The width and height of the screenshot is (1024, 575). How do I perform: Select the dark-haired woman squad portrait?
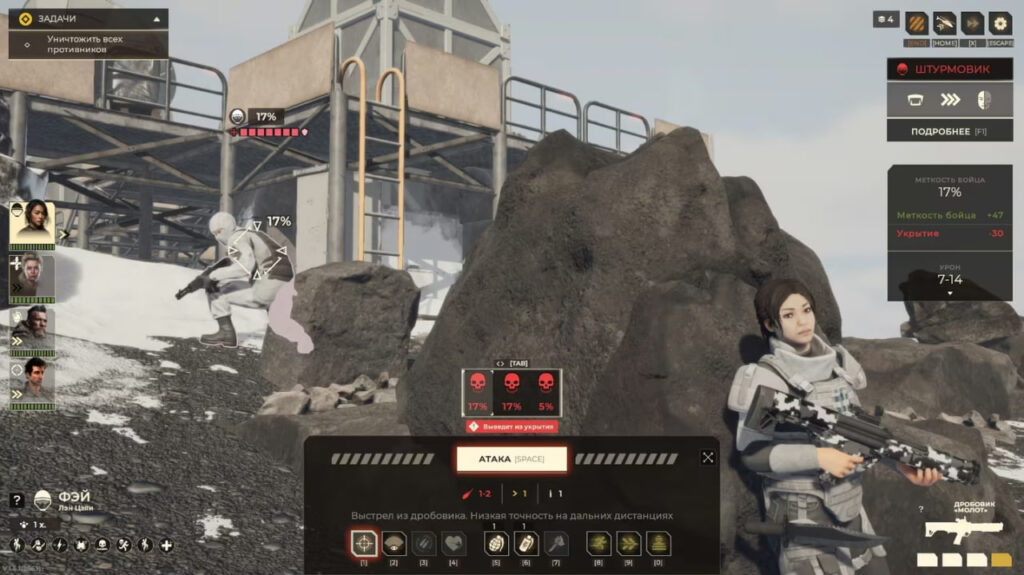click(x=31, y=224)
